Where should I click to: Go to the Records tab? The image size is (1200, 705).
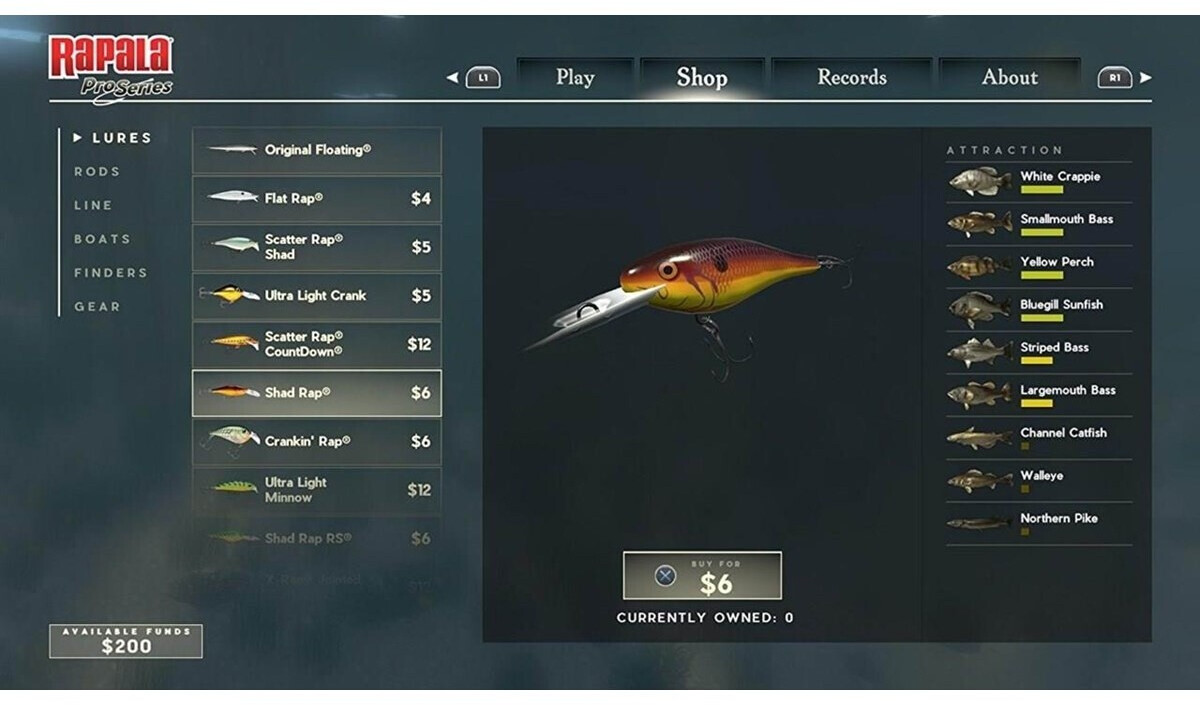point(852,77)
